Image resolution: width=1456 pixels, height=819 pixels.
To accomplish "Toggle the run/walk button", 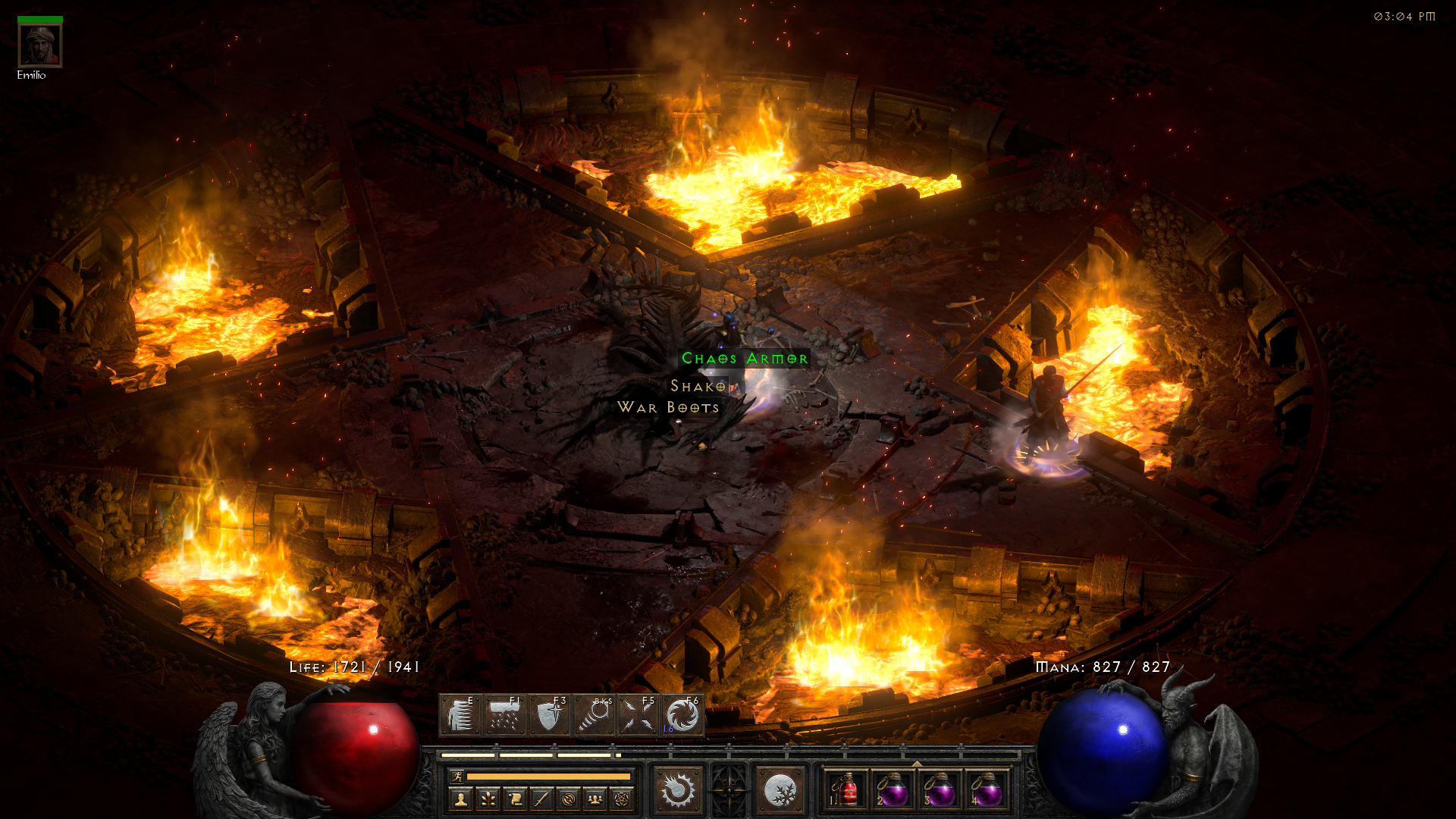I will [457, 777].
